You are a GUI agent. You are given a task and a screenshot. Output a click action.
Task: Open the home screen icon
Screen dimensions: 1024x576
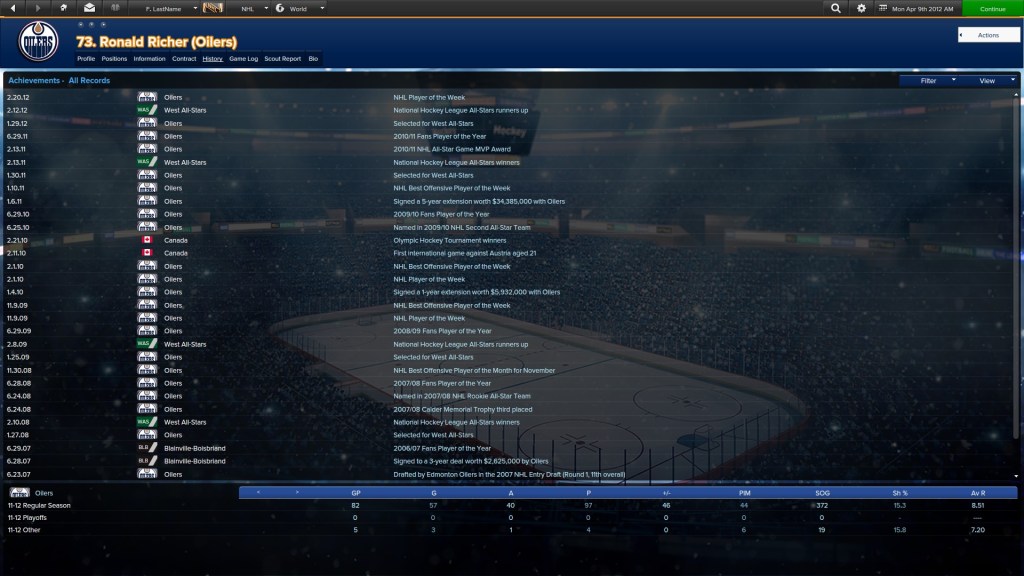click(x=64, y=8)
